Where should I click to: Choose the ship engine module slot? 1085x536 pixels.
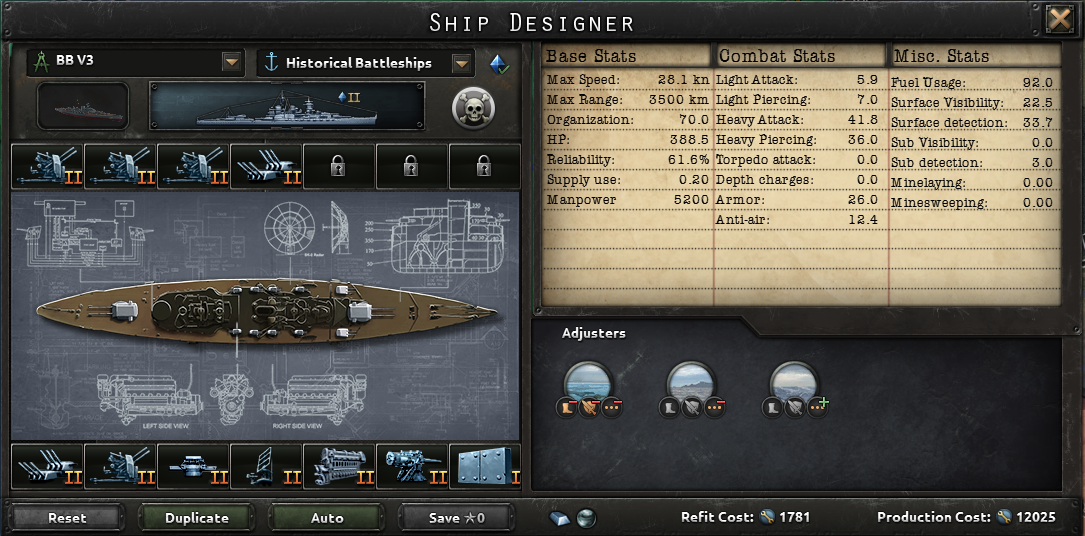point(339,466)
